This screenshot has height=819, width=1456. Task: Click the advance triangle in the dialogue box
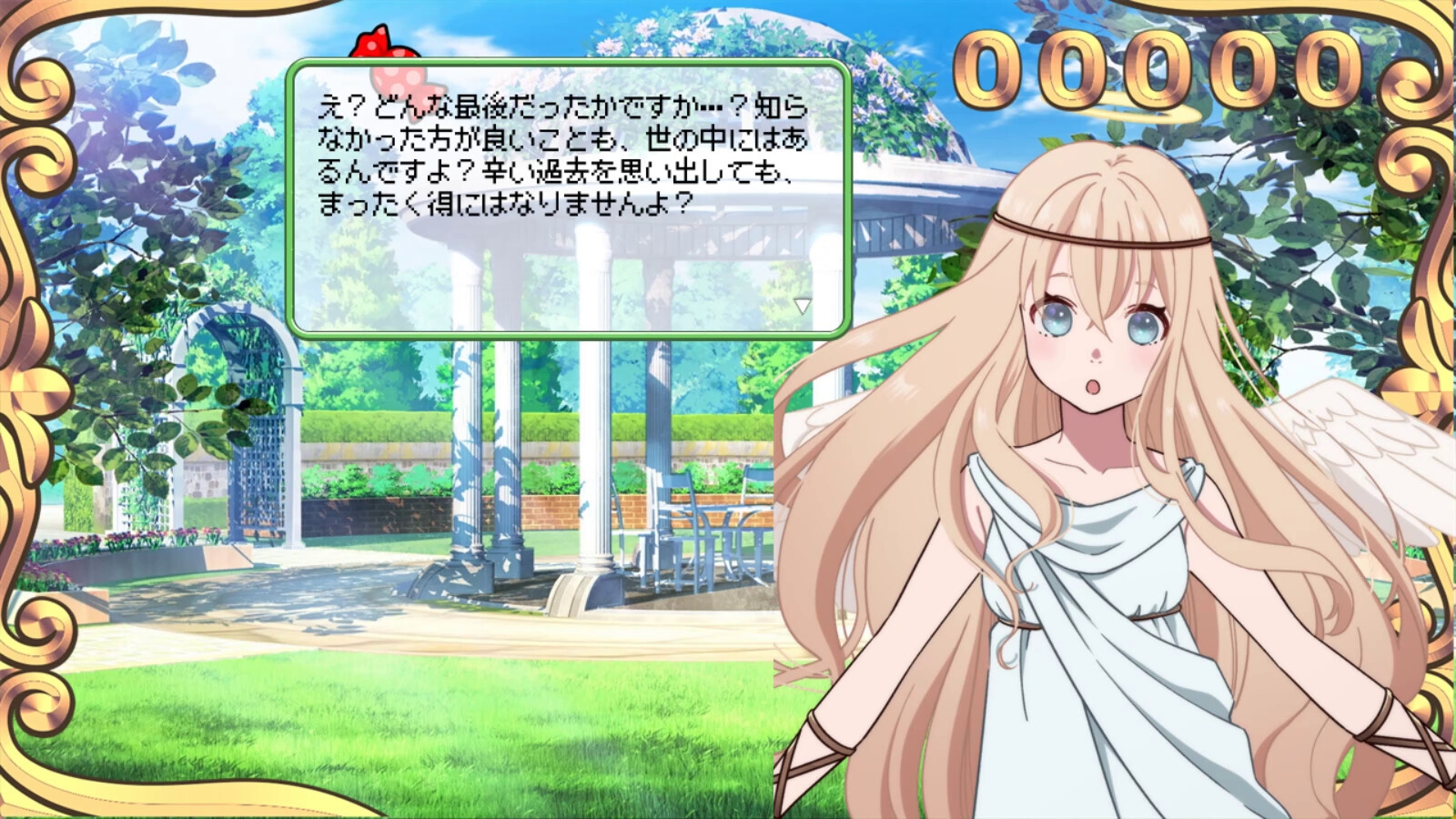point(804,307)
